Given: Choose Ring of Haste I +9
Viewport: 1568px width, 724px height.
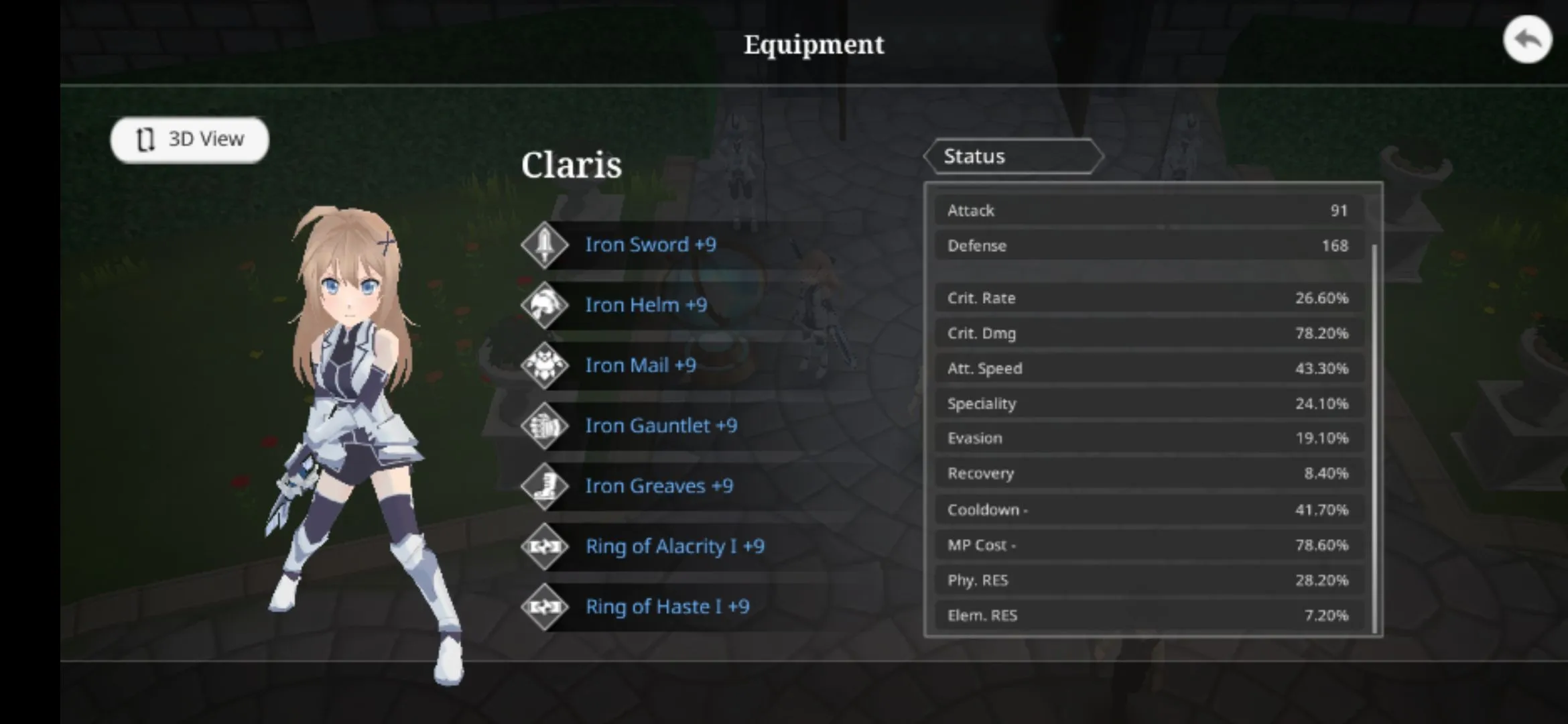Looking at the screenshot, I should pyautogui.click(x=667, y=607).
